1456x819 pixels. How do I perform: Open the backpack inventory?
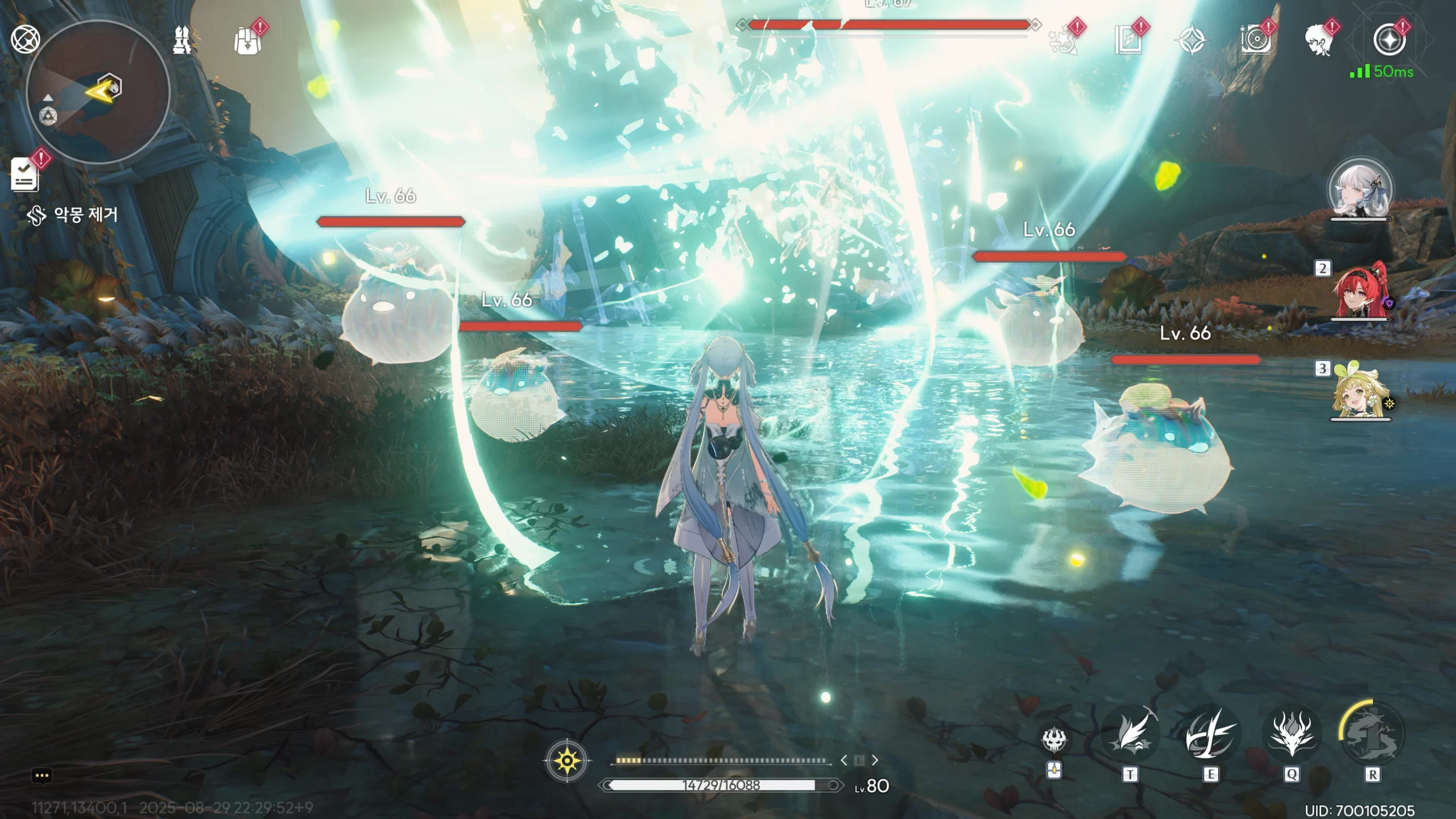tap(247, 41)
